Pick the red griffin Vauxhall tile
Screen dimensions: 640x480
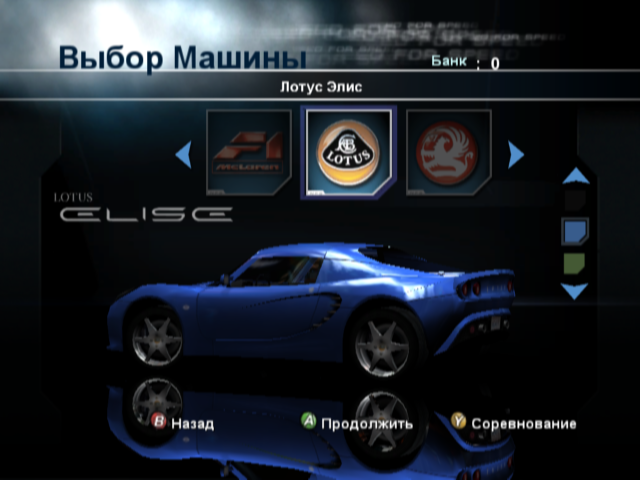[x=448, y=153]
